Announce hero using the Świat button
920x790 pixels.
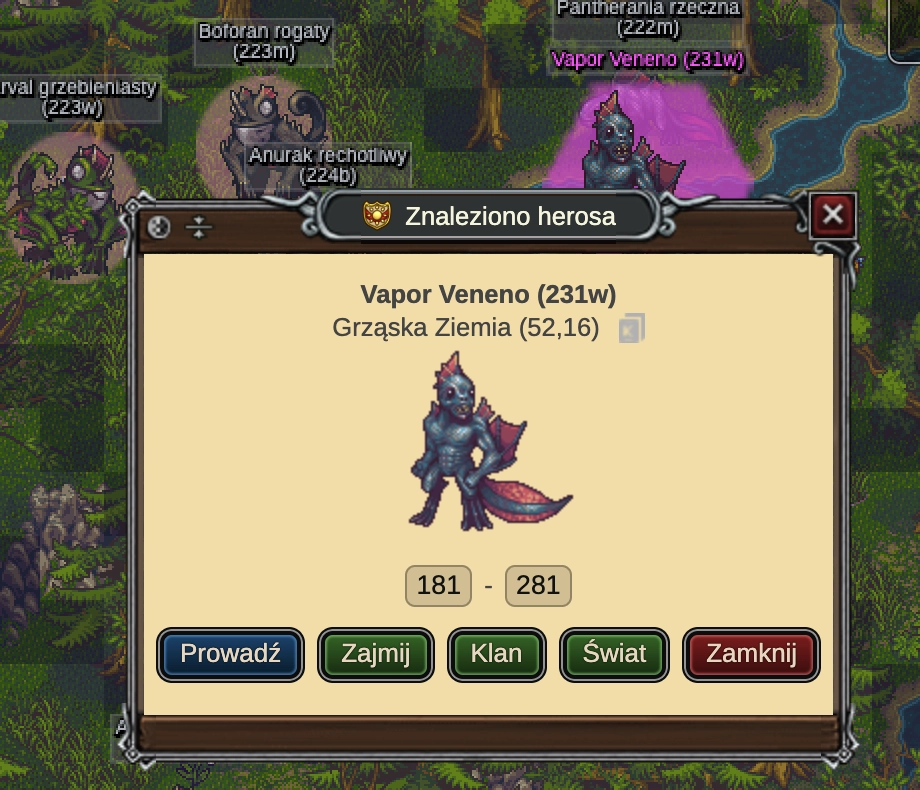(x=614, y=654)
